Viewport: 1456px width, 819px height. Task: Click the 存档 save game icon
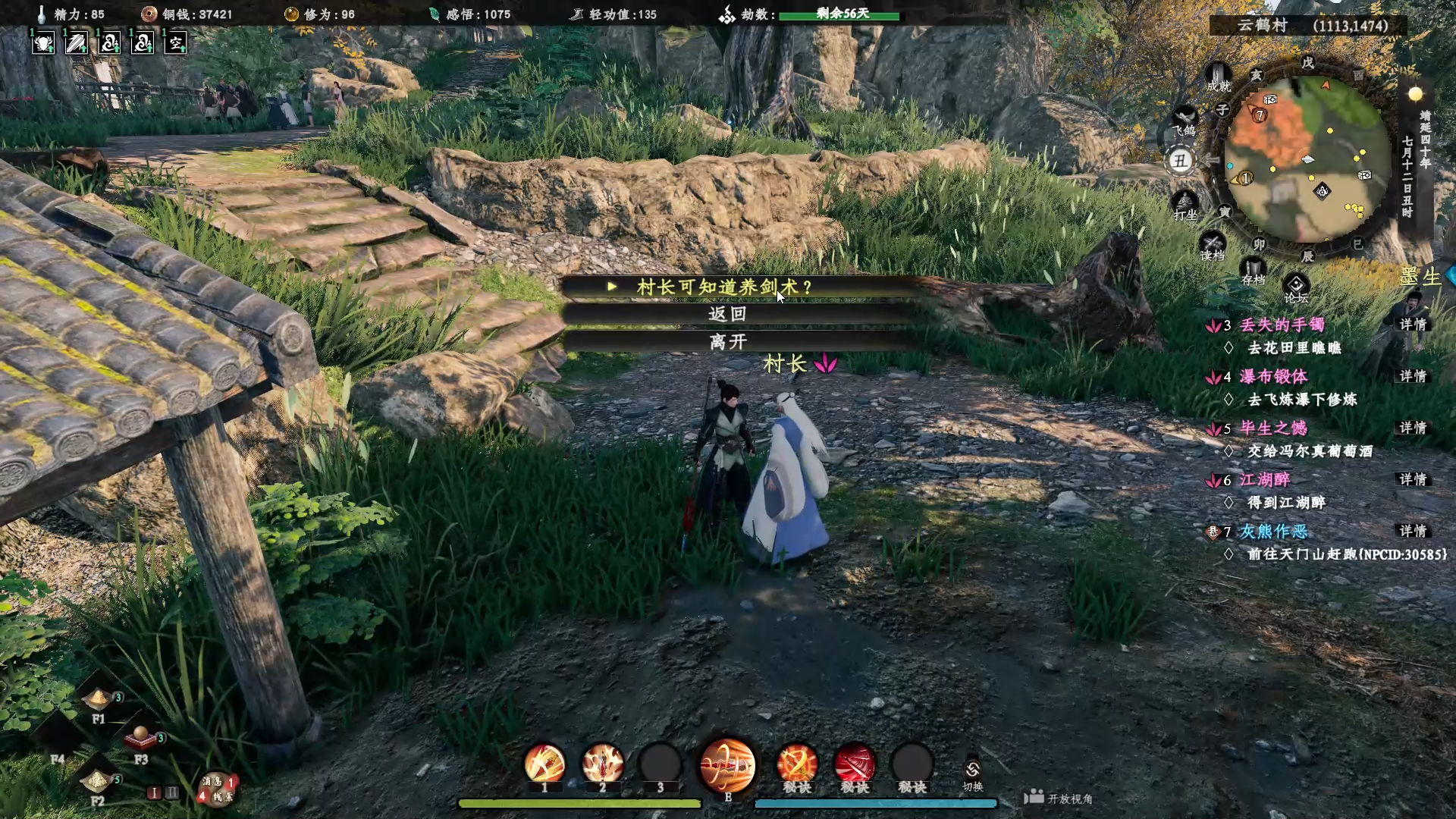(1253, 270)
